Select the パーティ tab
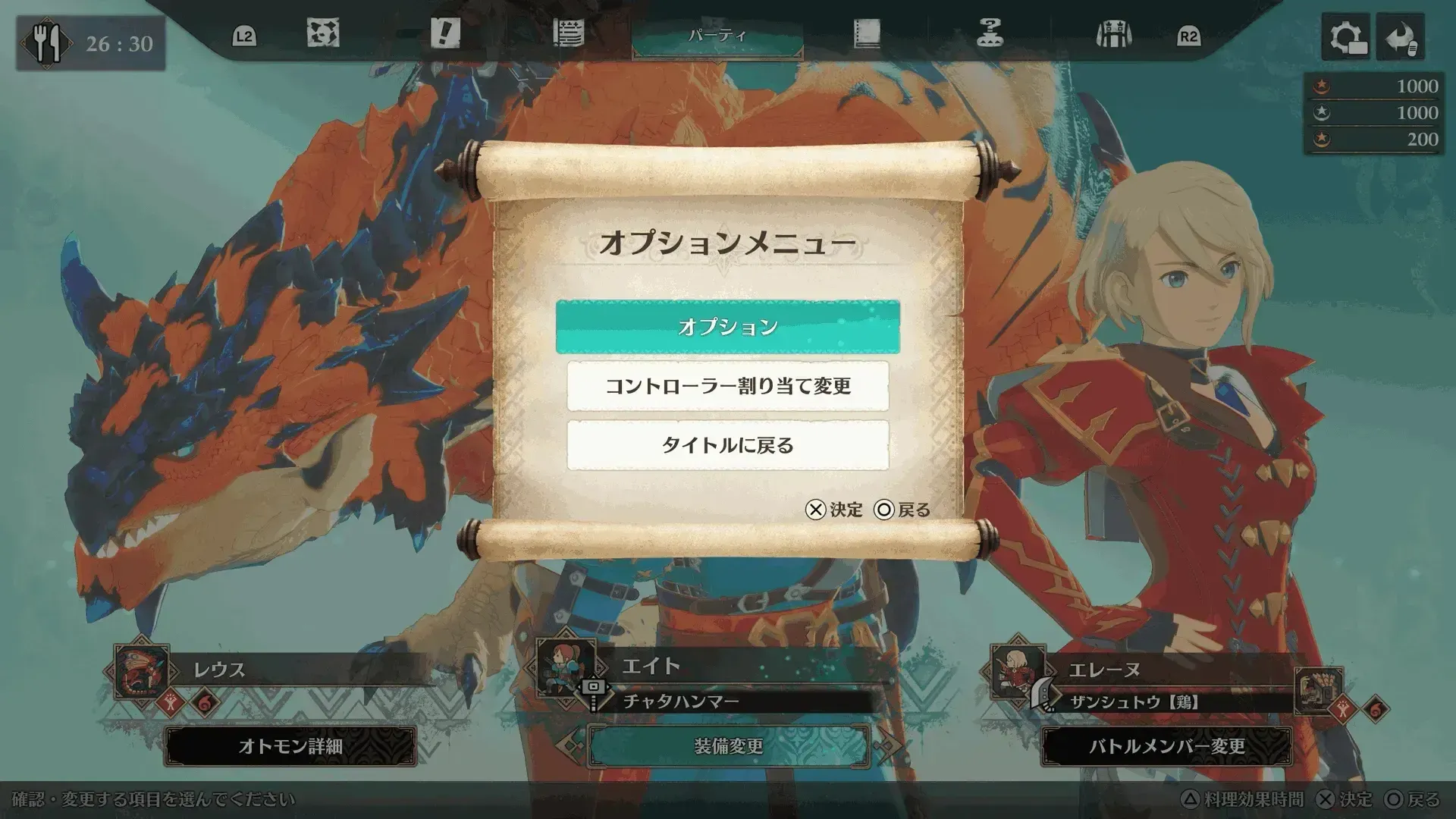The width and height of the screenshot is (1456, 819). [713, 34]
